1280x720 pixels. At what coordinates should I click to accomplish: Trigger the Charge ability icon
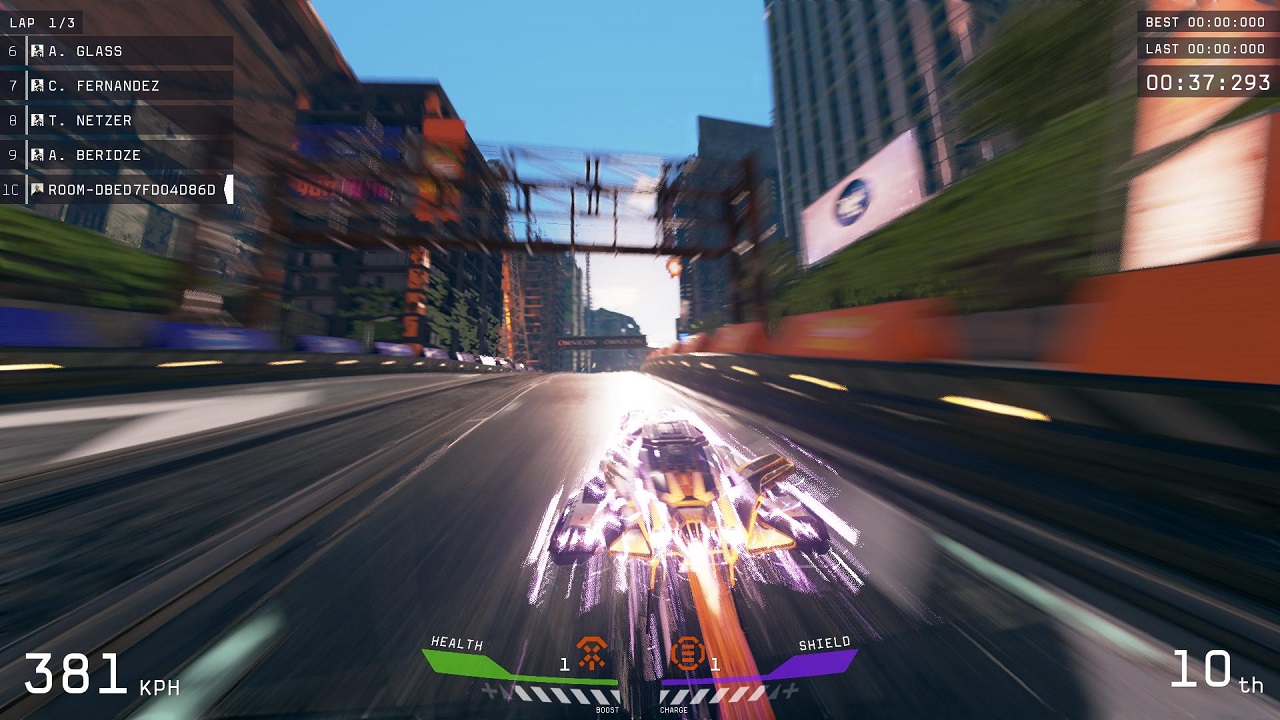pos(687,655)
